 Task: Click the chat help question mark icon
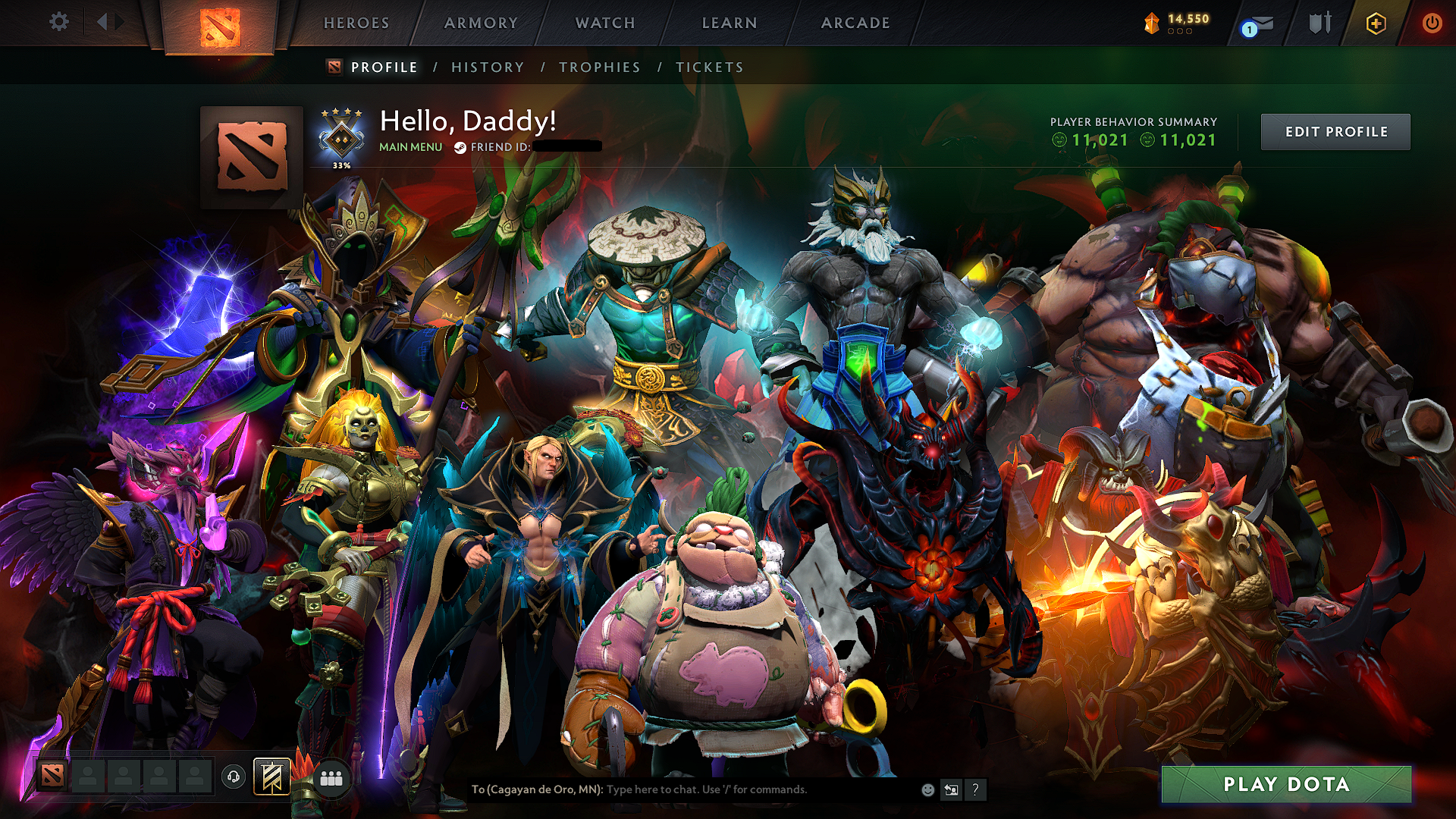975,790
